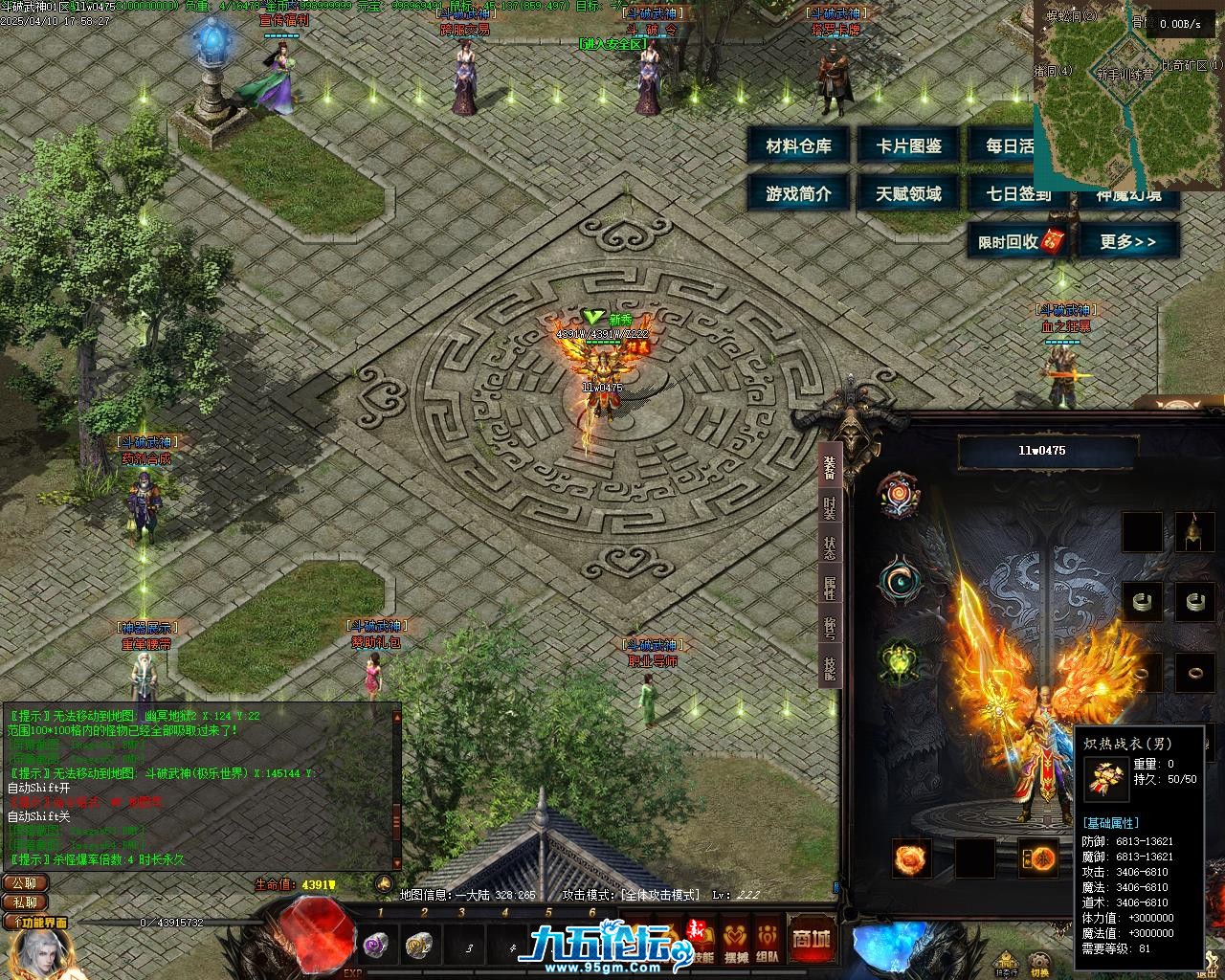
Task: Switch to the 技能 skills tab in character panel
Action: click(x=829, y=667)
